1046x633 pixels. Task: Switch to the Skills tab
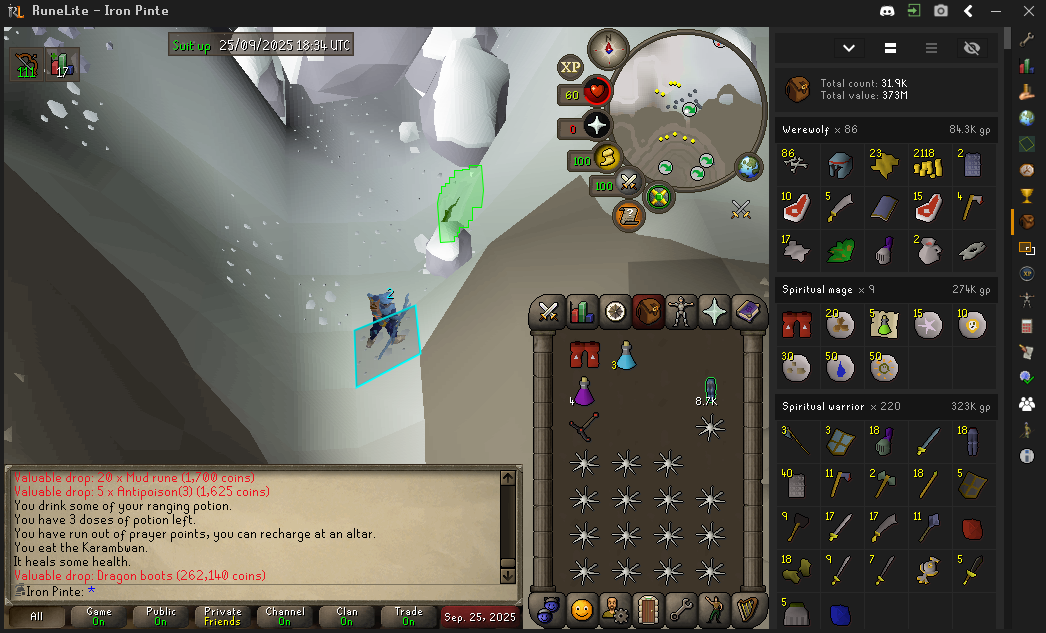(x=582, y=311)
